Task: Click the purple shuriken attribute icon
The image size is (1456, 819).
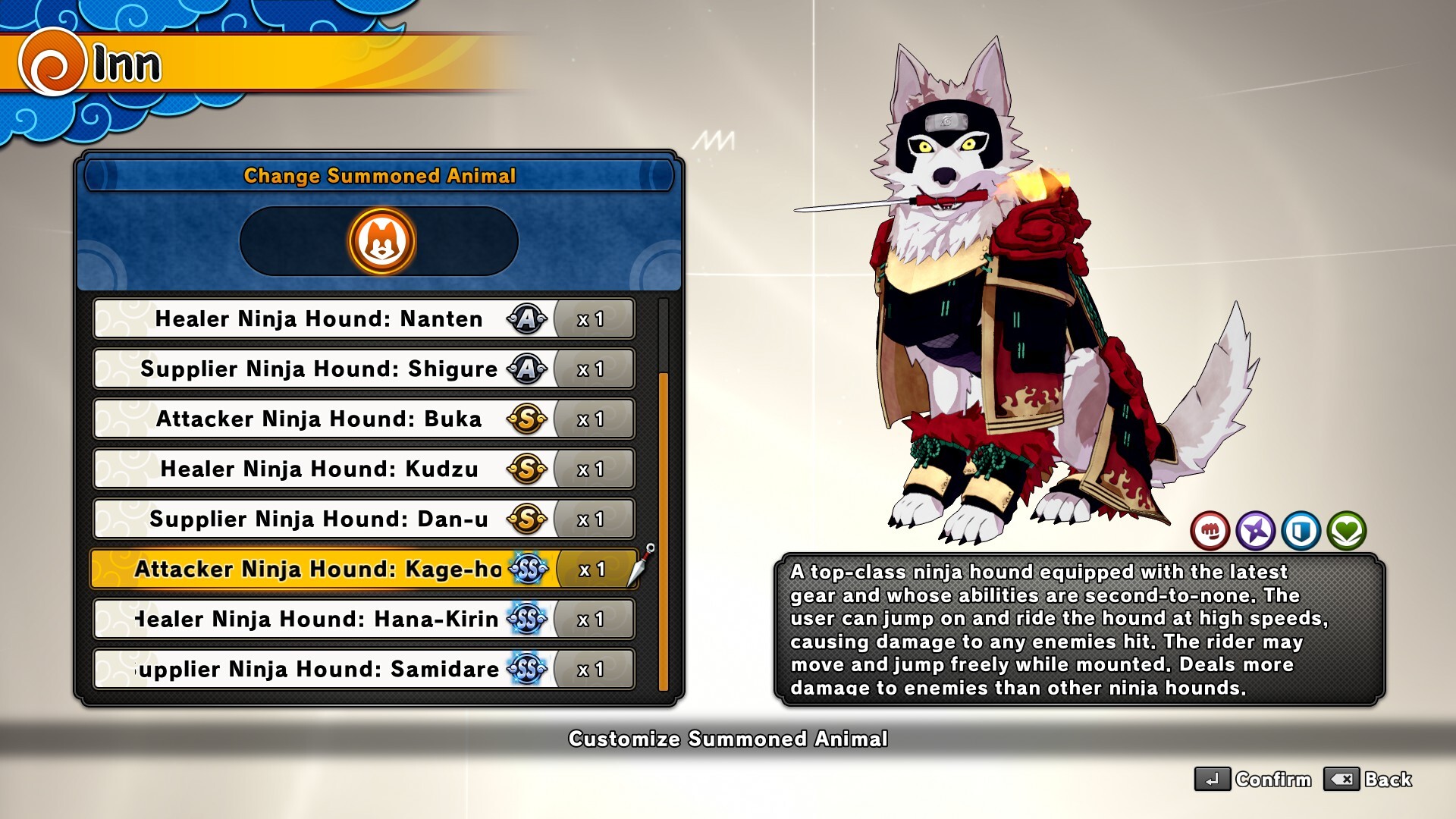Action: (x=1256, y=530)
